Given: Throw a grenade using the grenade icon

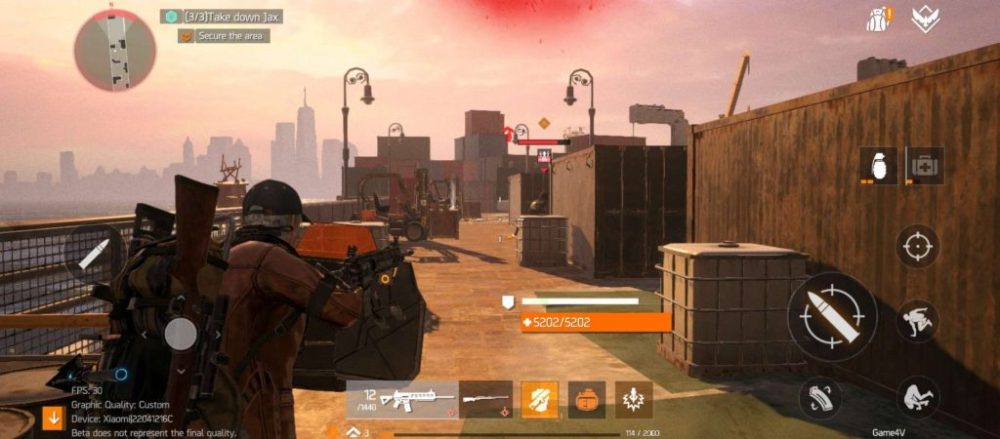Looking at the screenshot, I should pos(879,166).
